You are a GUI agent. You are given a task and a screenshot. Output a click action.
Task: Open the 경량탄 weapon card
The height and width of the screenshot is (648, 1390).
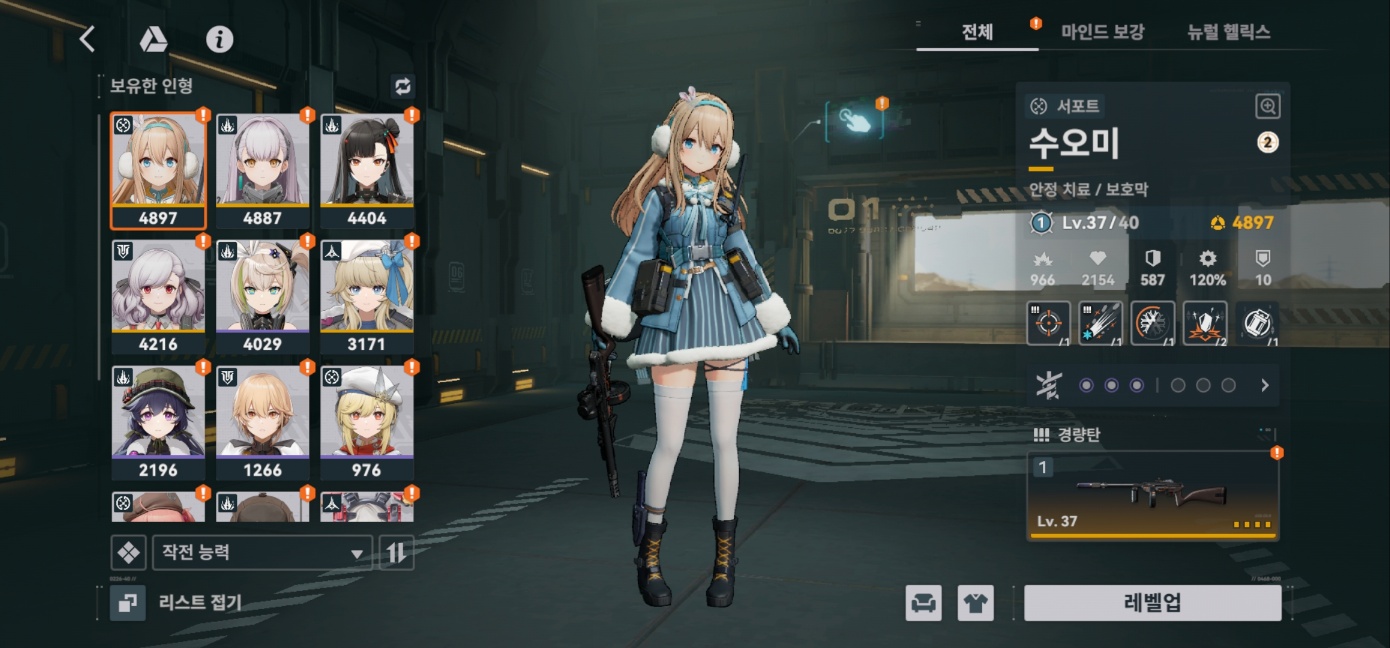[x=1152, y=495]
